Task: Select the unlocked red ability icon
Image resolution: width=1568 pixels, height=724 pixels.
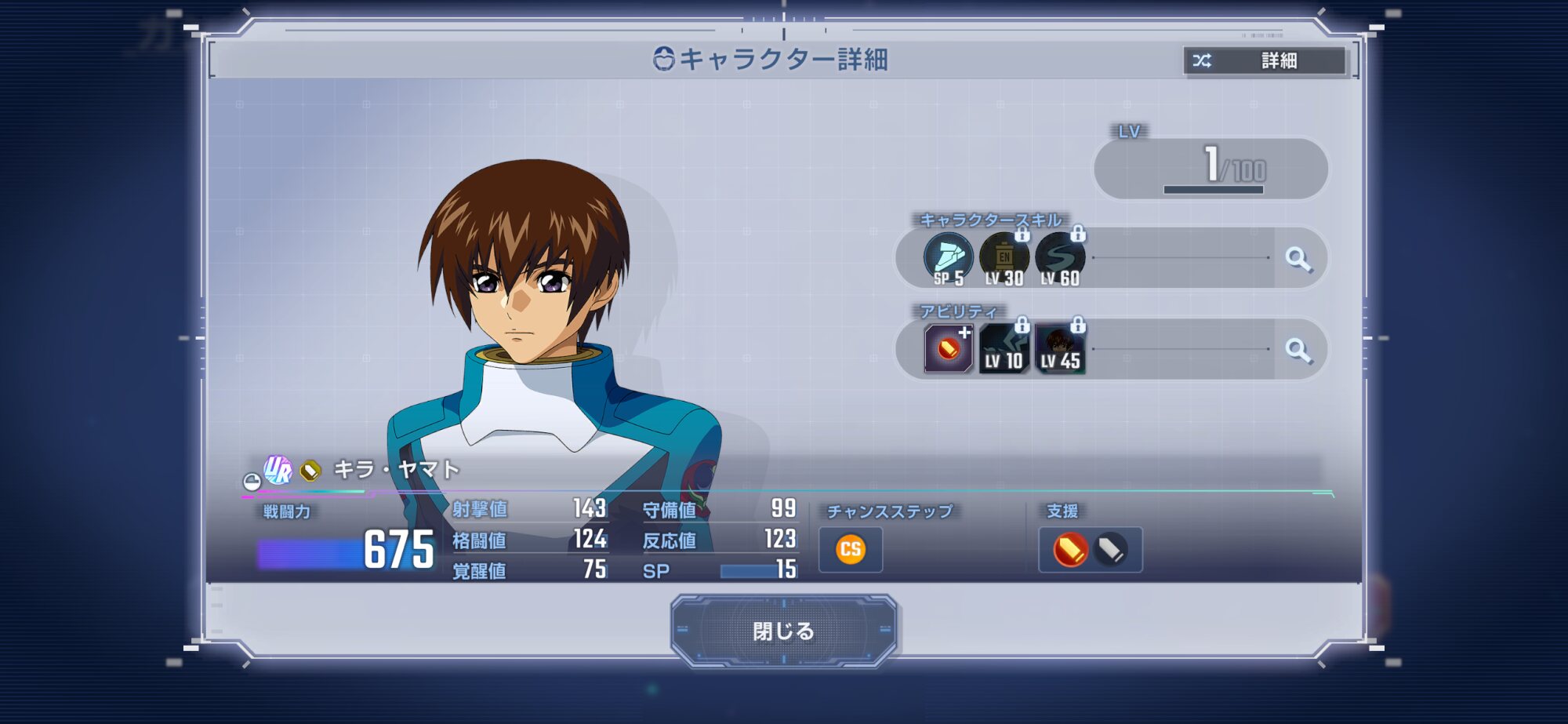Action: [x=948, y=349]
